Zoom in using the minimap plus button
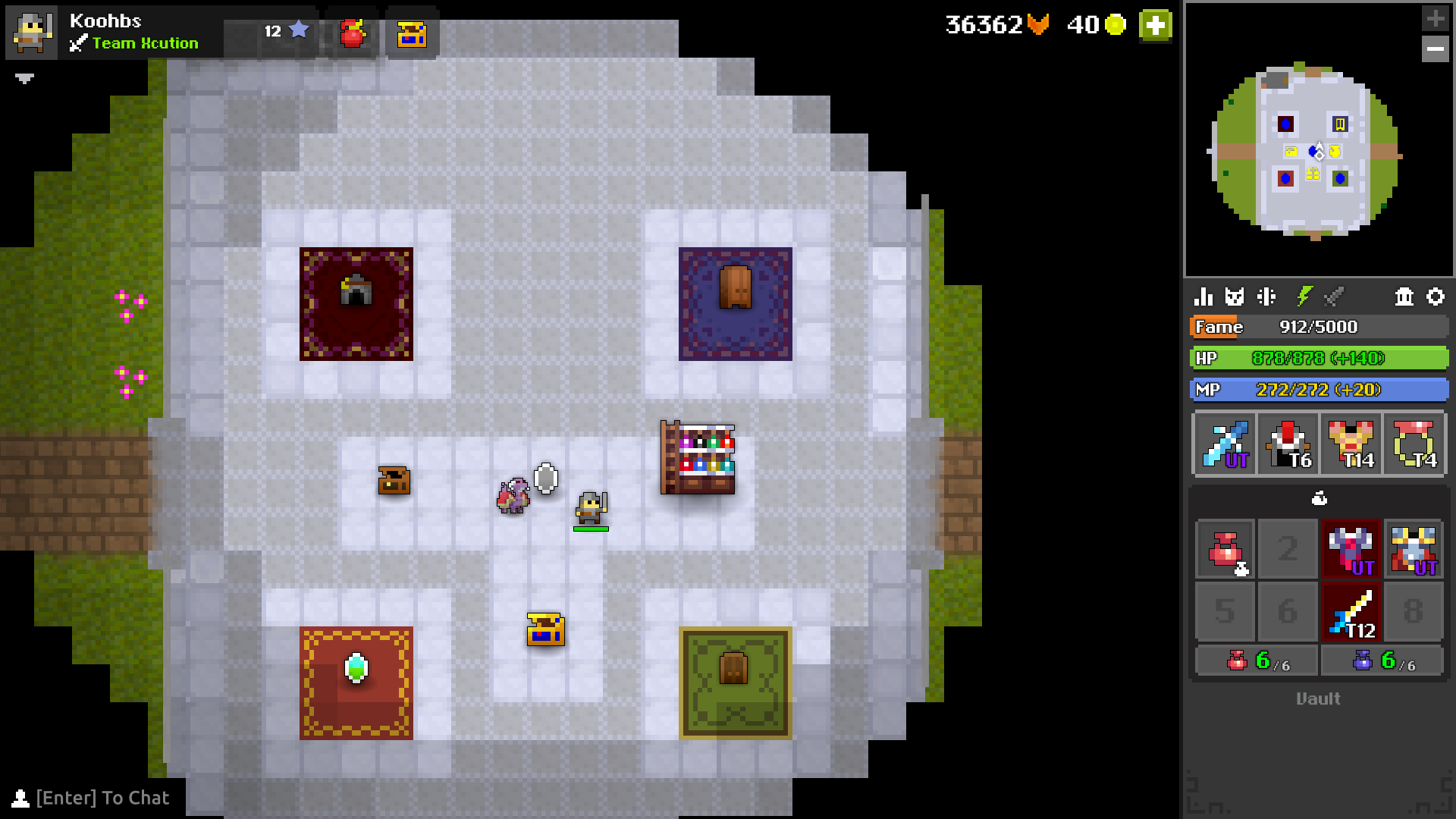1456x819 pixels. coord(1436,17)
